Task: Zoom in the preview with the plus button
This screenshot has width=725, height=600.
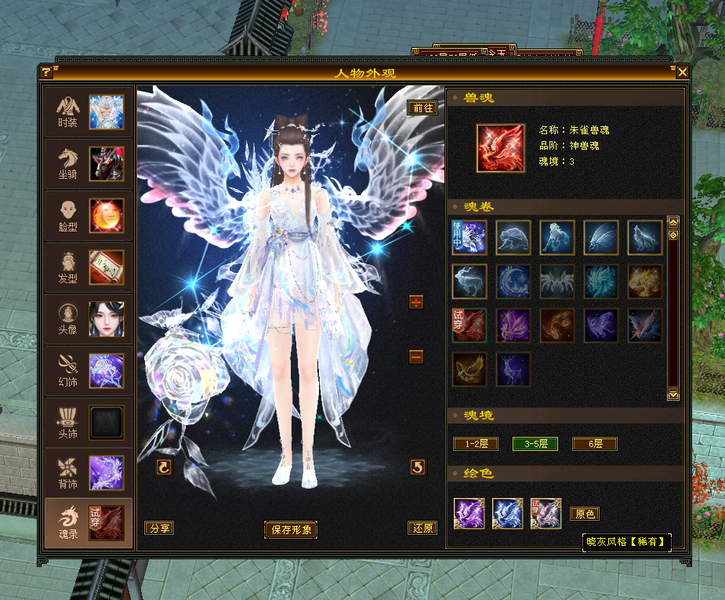Action: coord(416,302)
